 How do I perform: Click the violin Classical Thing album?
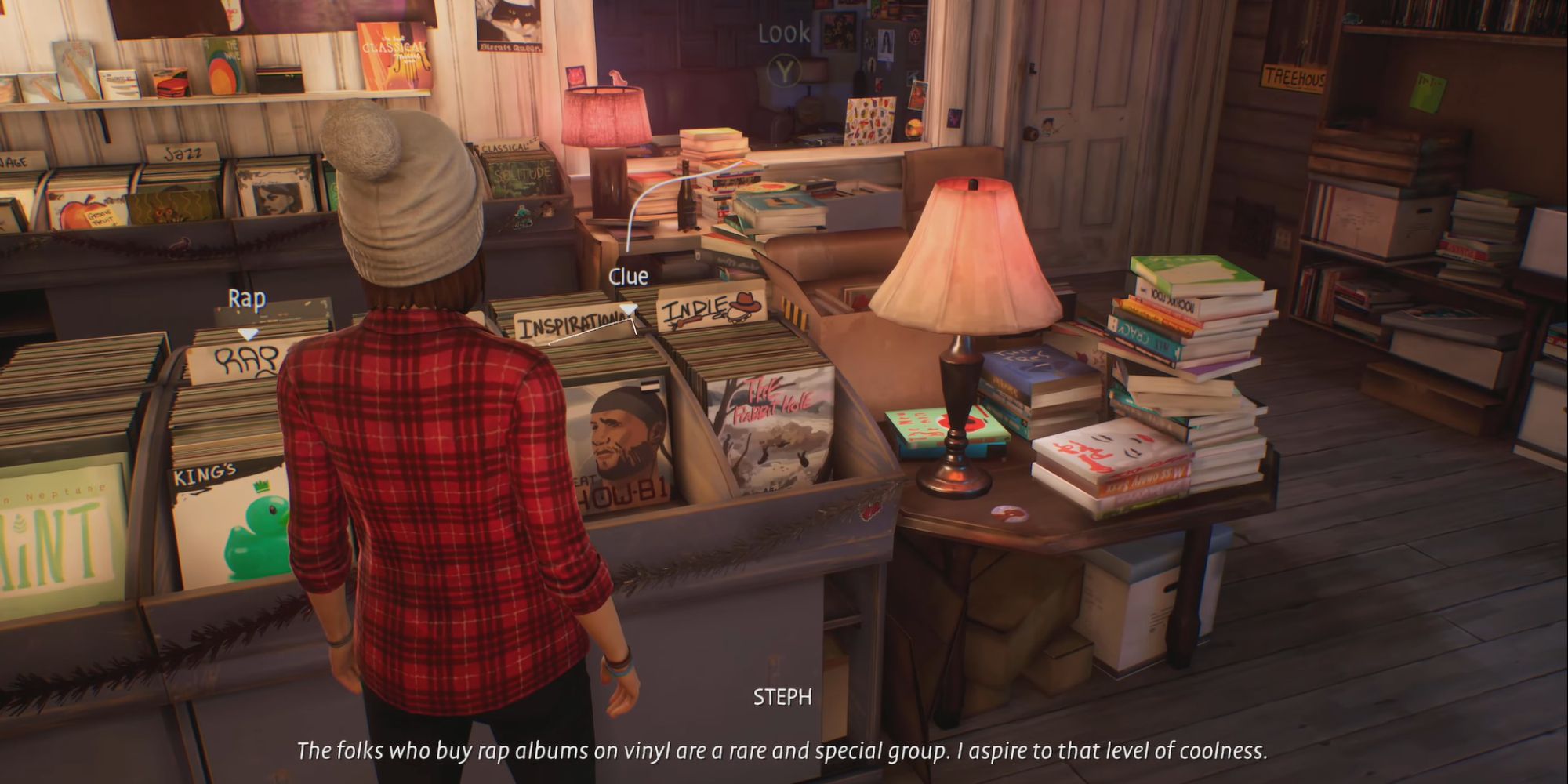[392, 55]
